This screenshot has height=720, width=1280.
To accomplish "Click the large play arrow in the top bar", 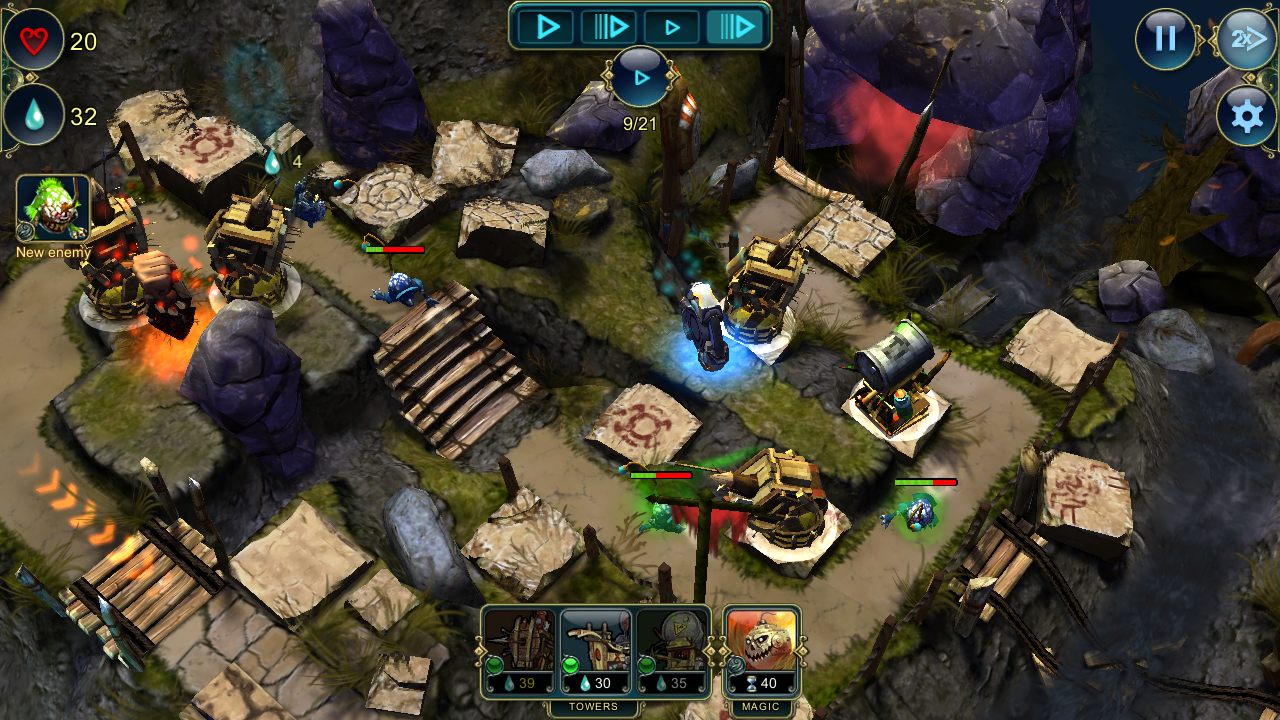I will pyautogui.click(x=547, y=27).
